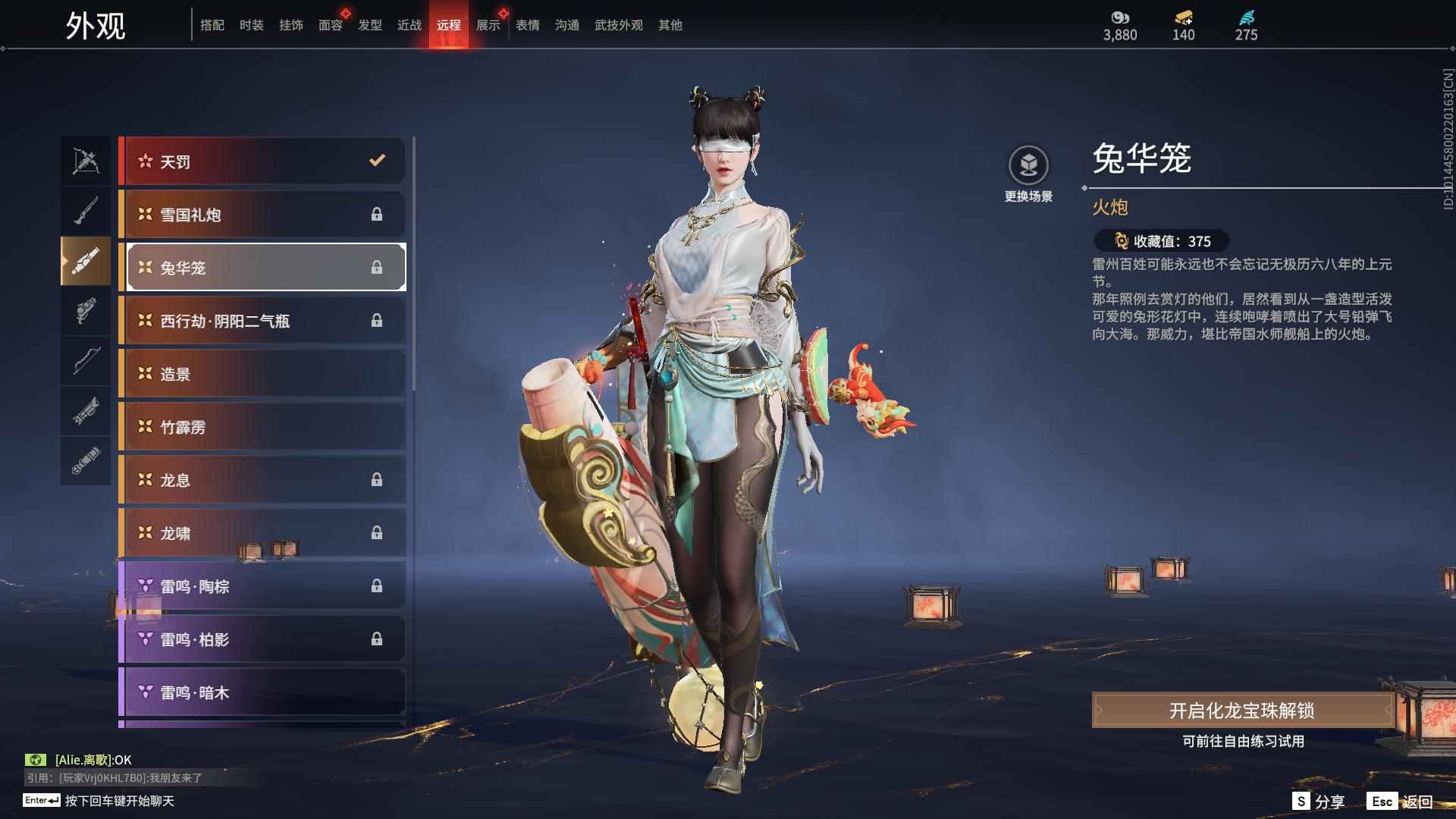This screenshot has width=1456, height=819.
Task: Open the 表情 tab
Action: coord(527,25)
